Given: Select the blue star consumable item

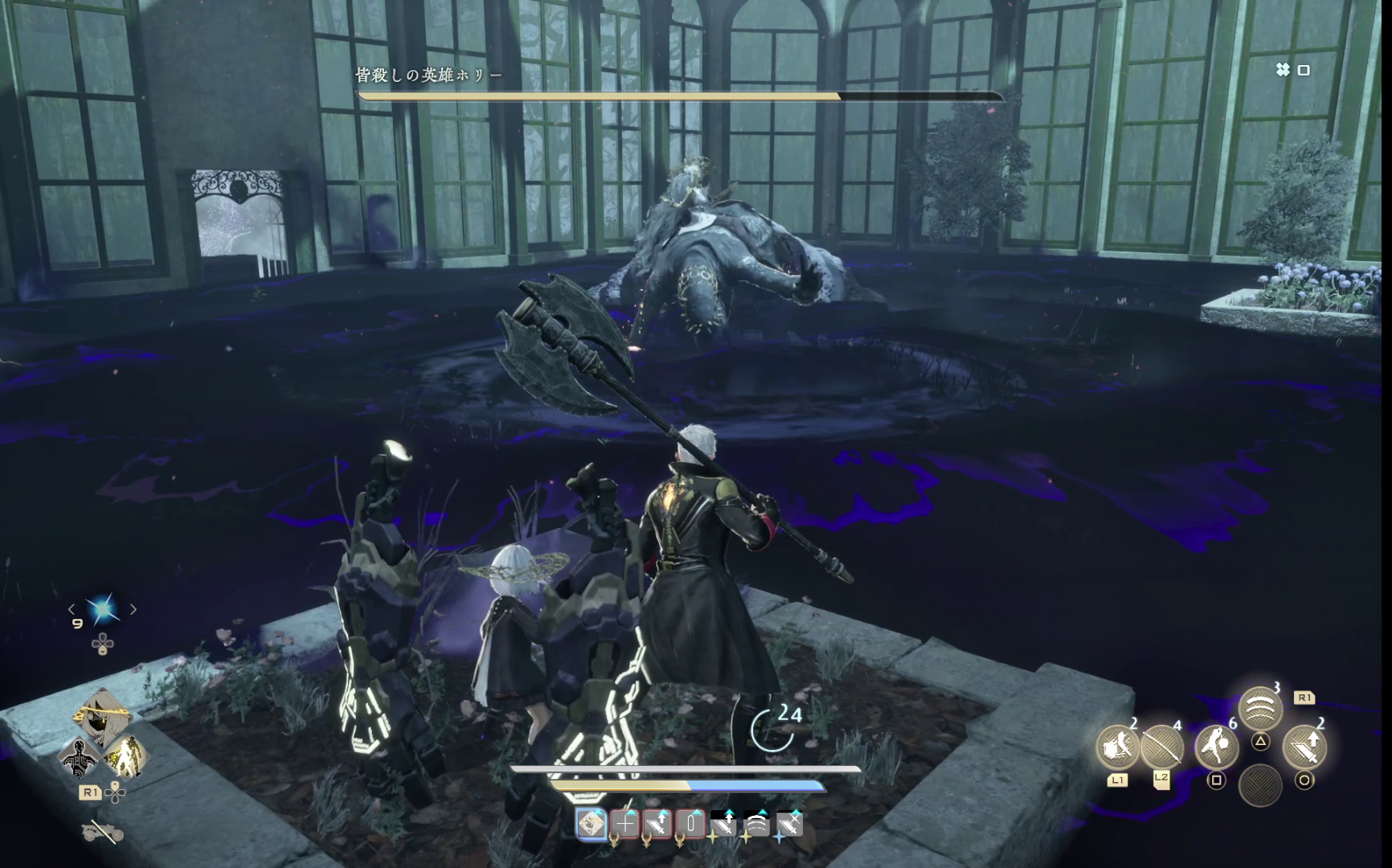Looking at the screenshot, I should [x=103, y=610].
